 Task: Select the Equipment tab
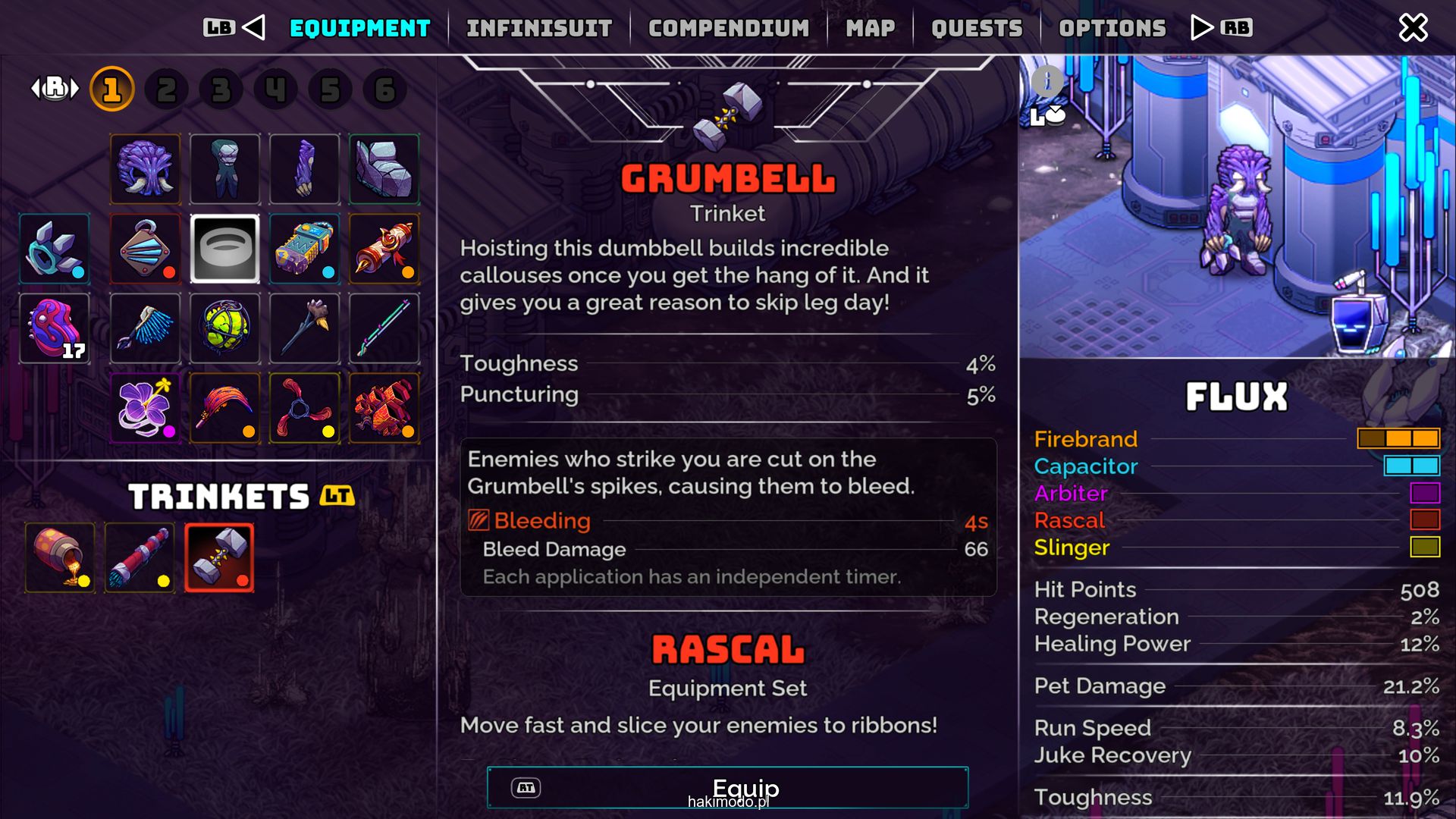[x=359, y=28]
